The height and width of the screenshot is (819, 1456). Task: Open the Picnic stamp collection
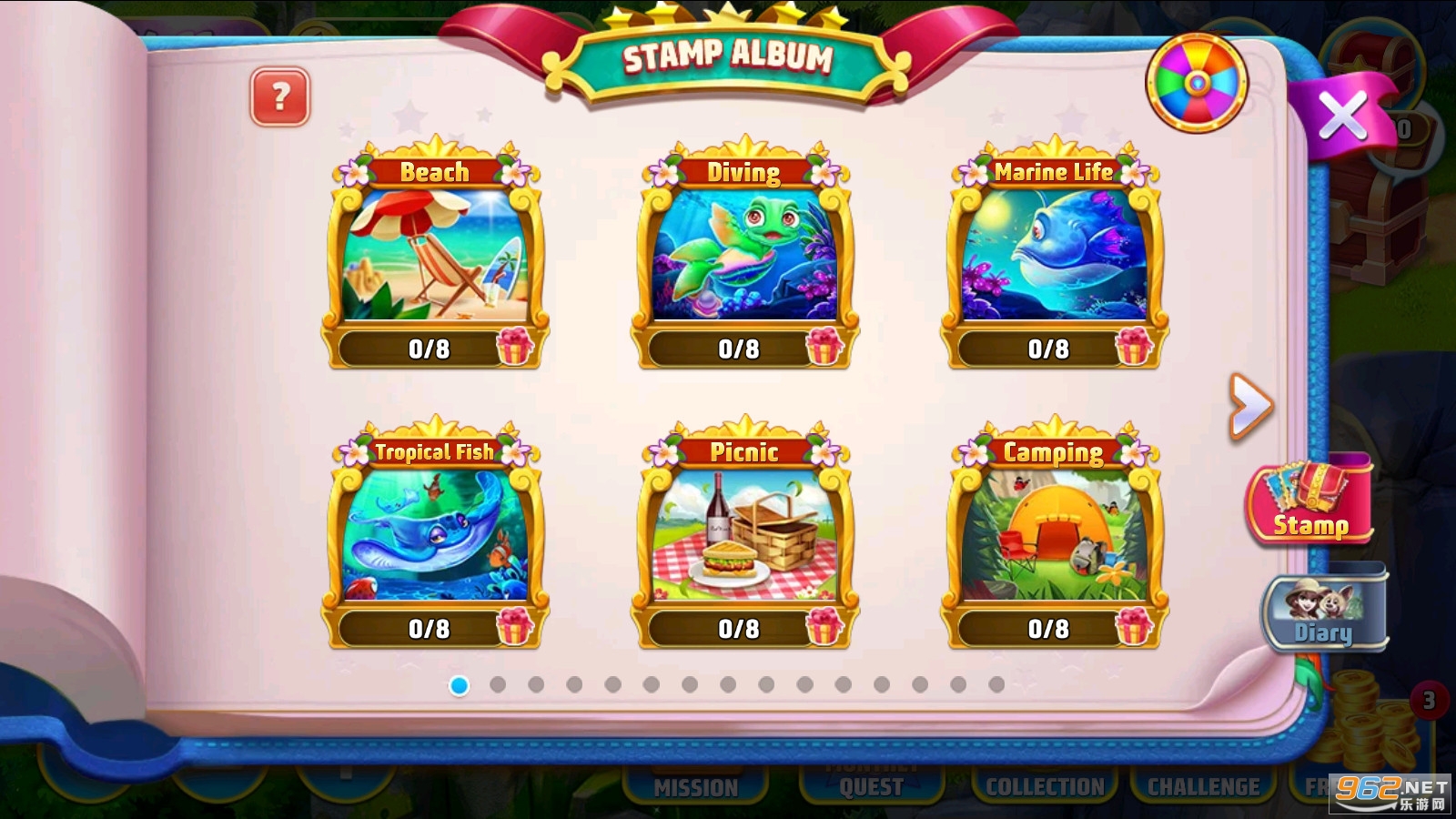[743, 533]
